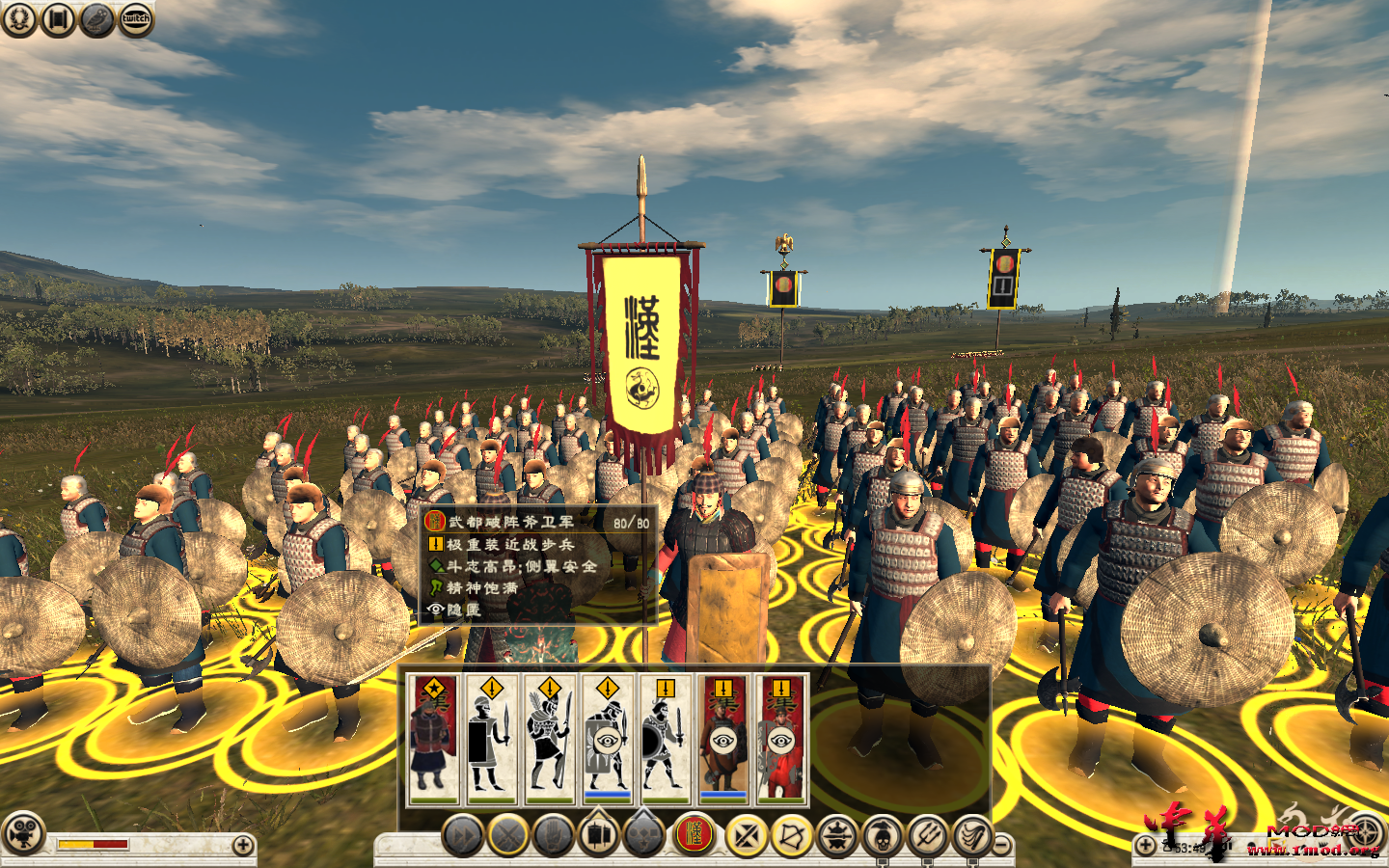Click the film camera button

click(23, 833)
